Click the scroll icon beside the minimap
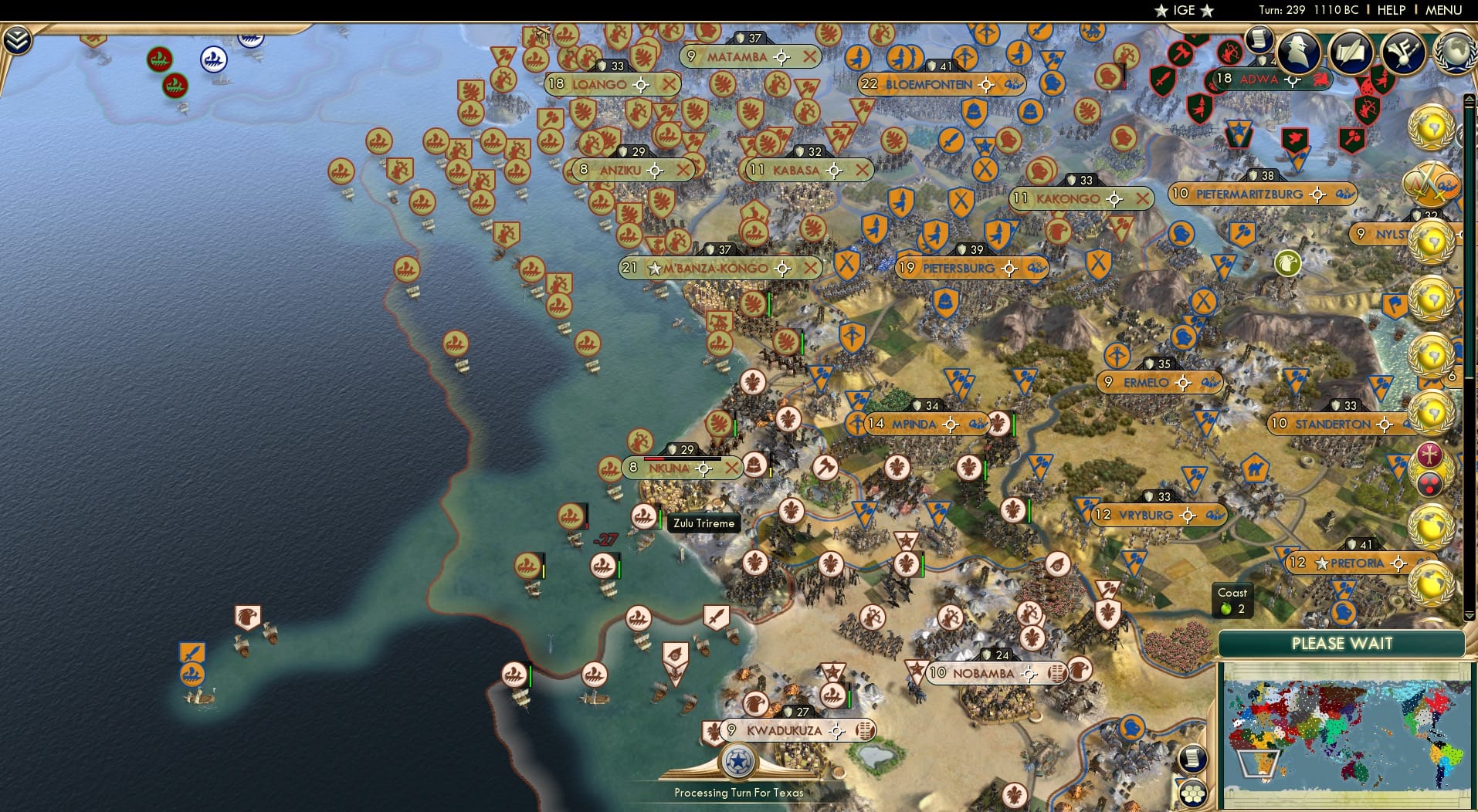 click(1195, 759)
